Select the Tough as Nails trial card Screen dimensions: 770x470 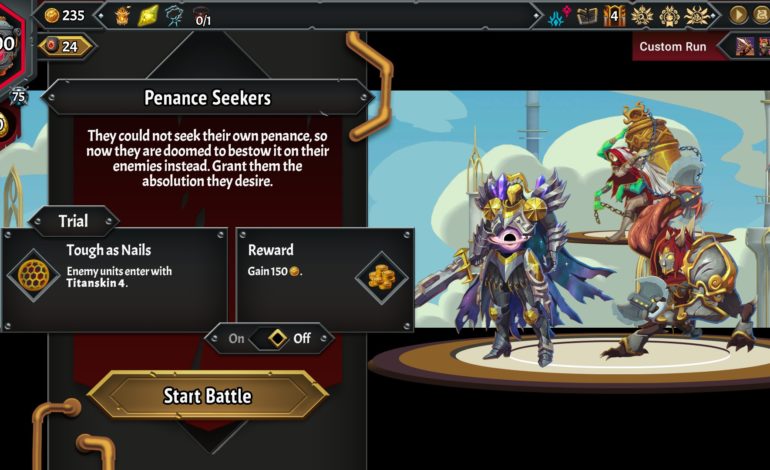point(114,279)
